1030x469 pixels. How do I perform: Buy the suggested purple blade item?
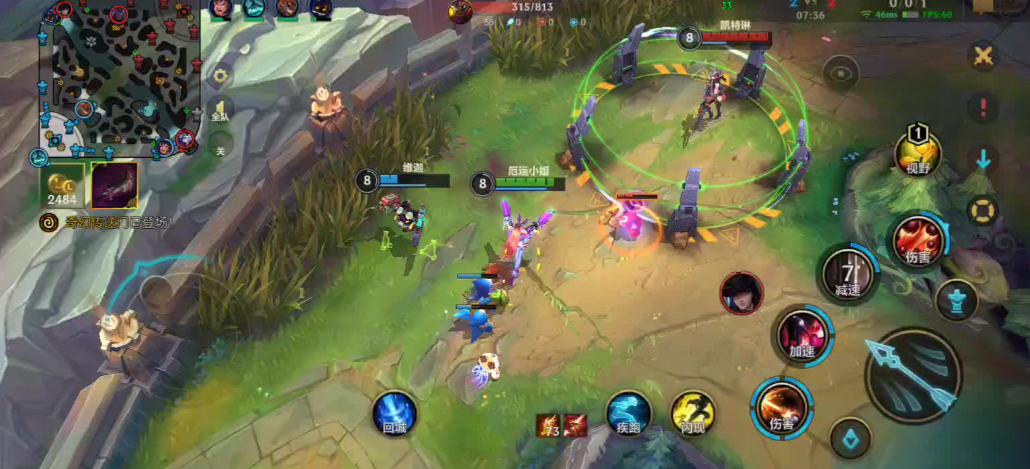tap(113, 185)
